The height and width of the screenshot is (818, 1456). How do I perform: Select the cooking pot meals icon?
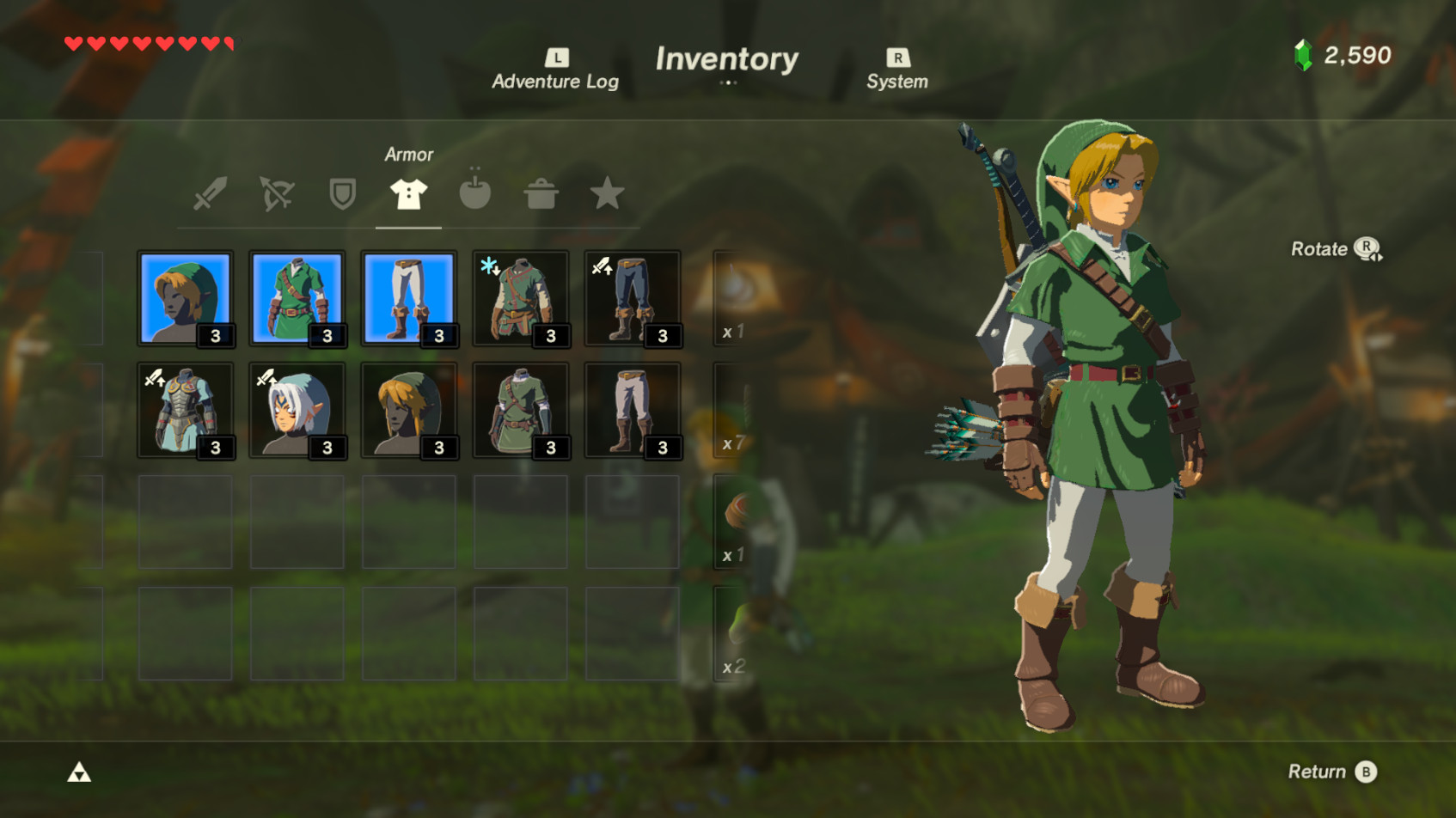tap(541, 193)
